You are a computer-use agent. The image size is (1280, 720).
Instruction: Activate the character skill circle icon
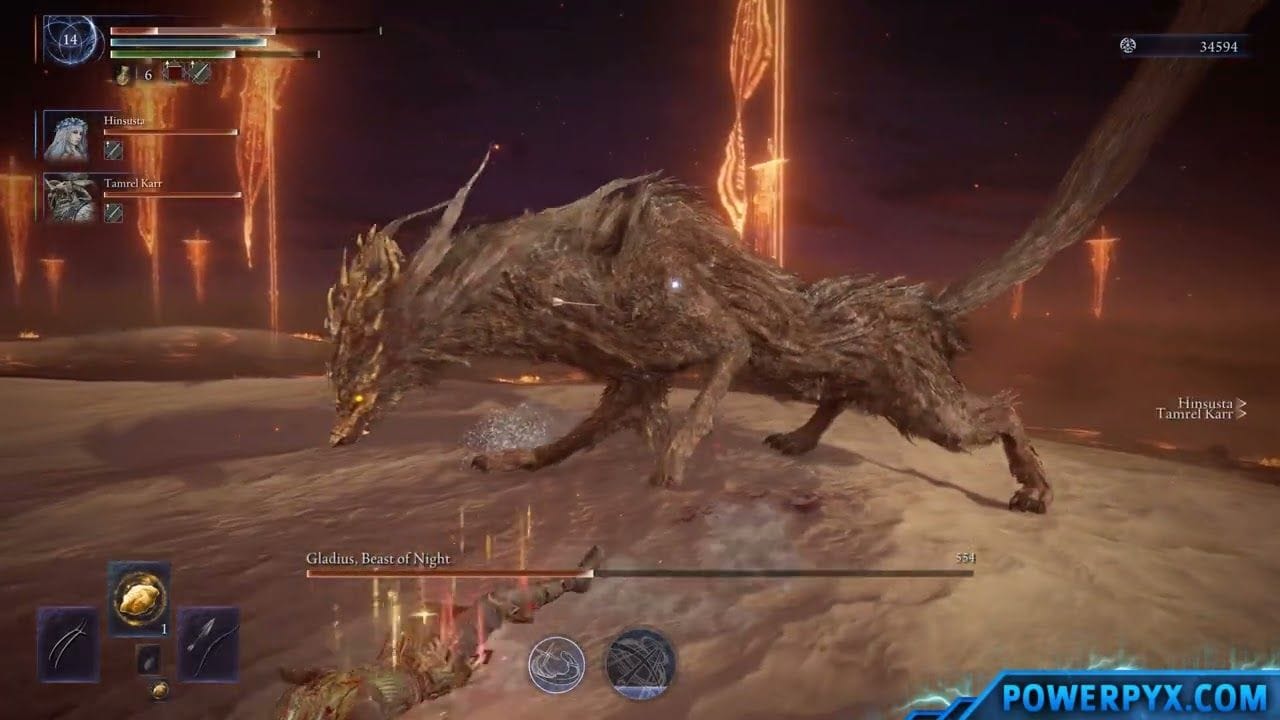(556, 663)
